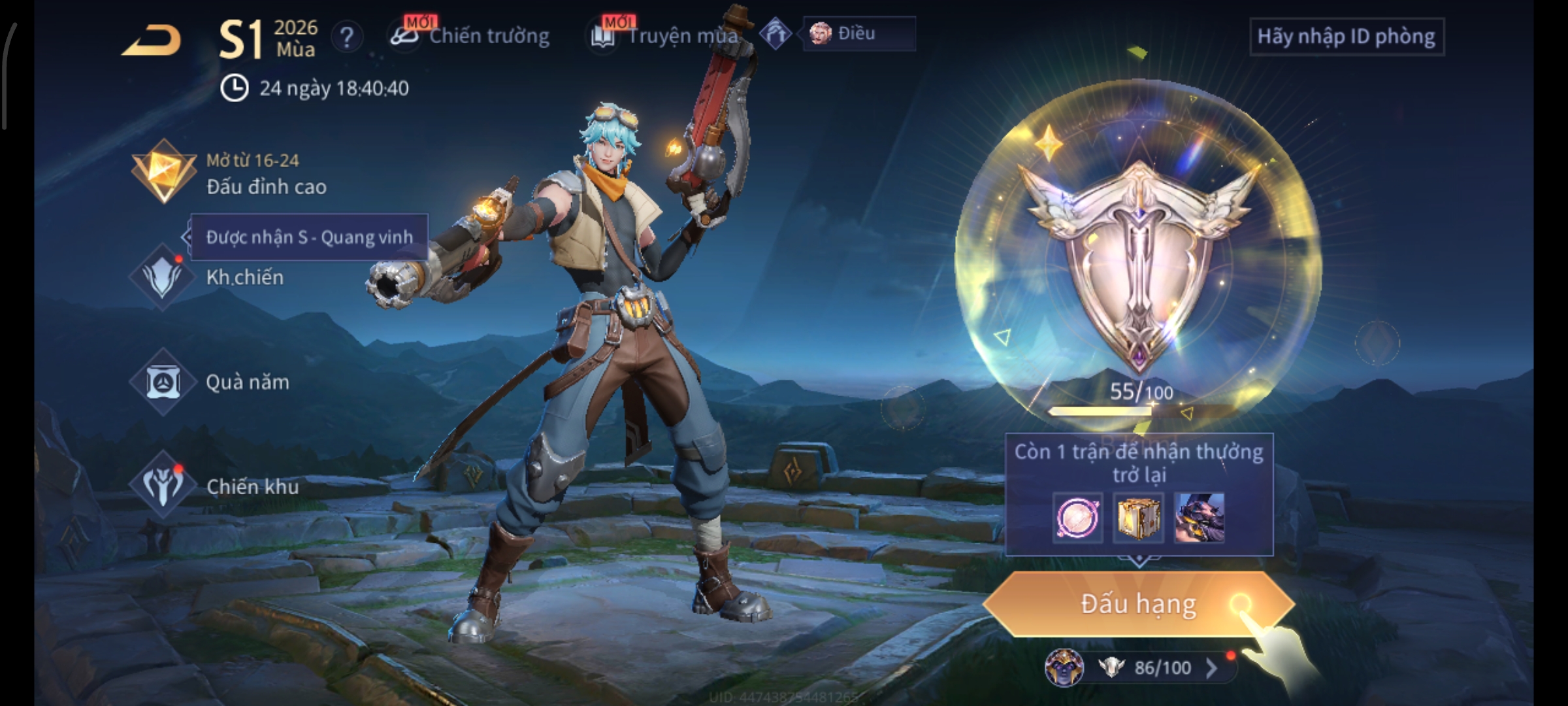Go back using the return arrow
This screenshot has height=706, width=1568.
click(x=152, y=41)
